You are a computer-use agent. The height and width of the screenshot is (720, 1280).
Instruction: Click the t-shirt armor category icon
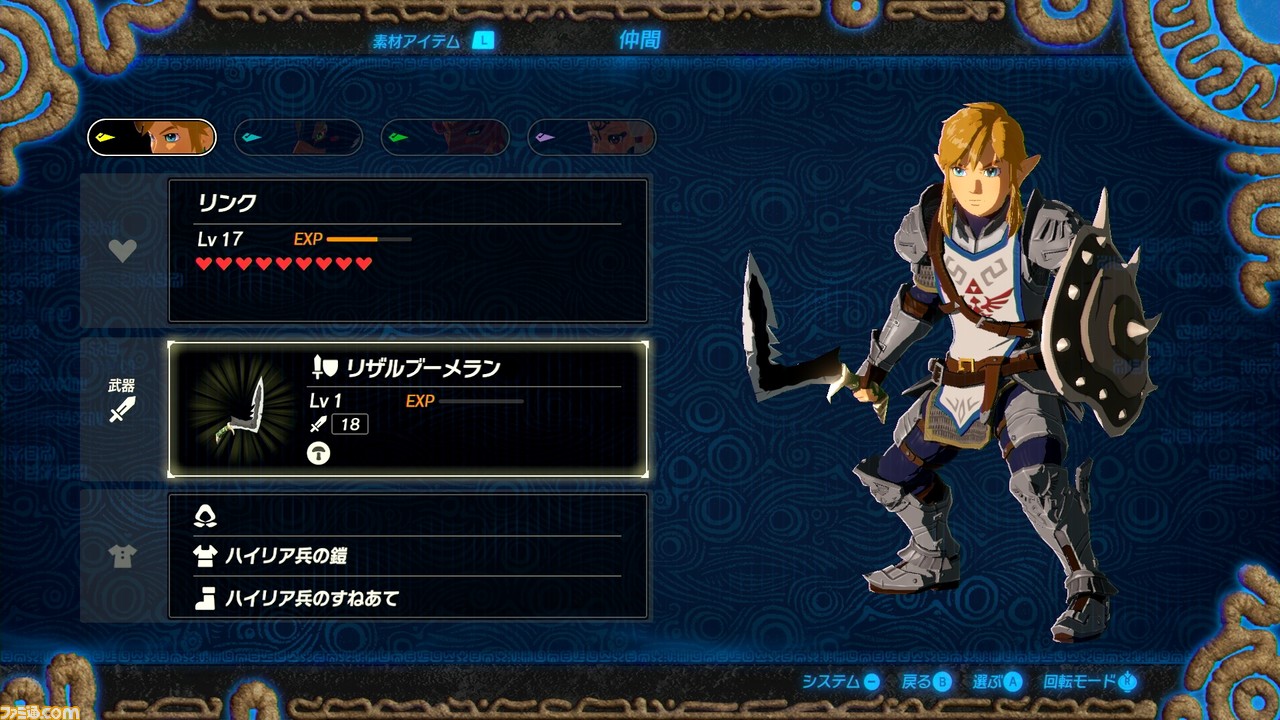[x=122, y=557]
